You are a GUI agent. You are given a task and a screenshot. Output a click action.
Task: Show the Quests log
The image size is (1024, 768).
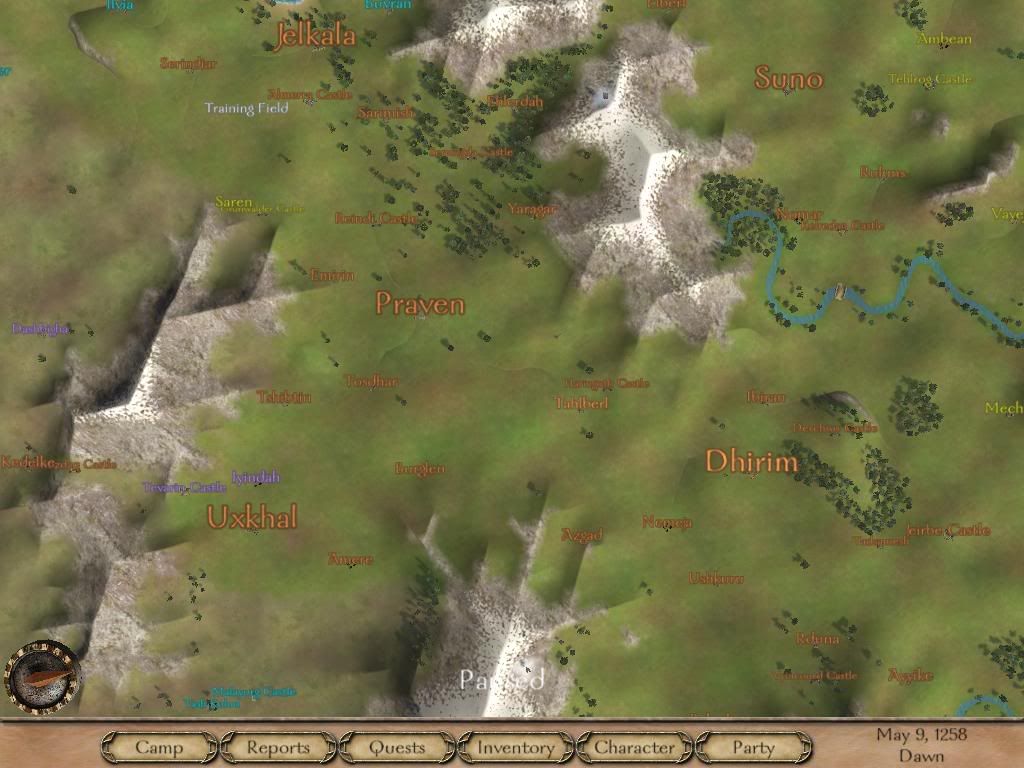397,747
